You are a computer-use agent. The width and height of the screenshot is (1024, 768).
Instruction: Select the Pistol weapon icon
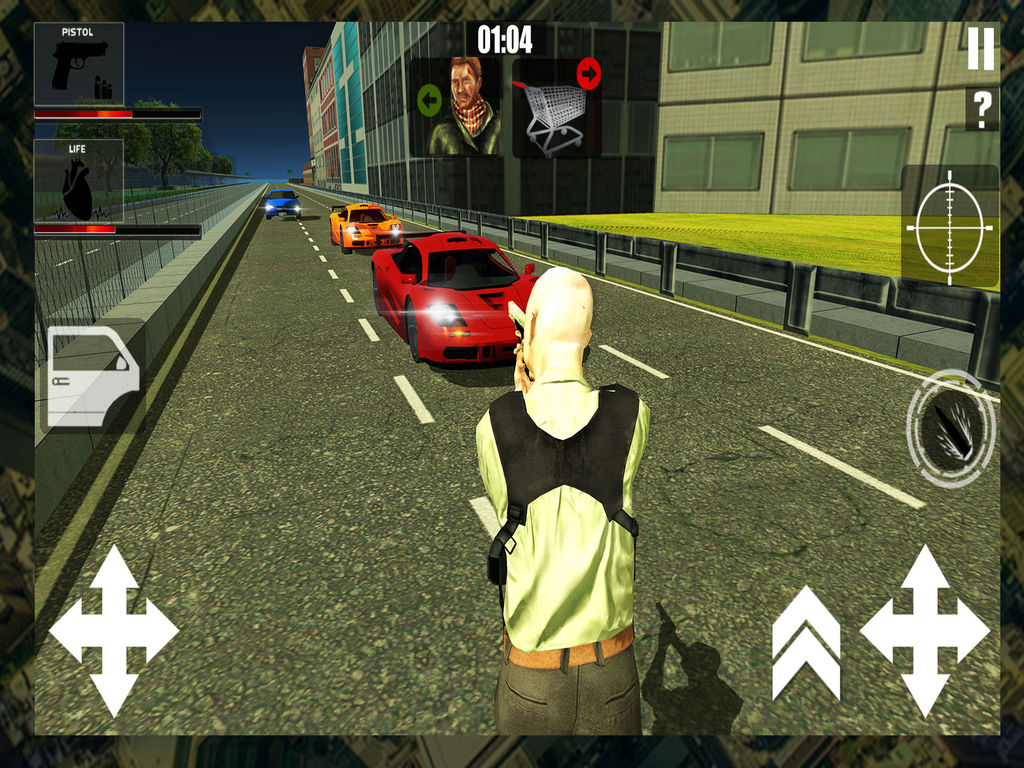(79, 64)
